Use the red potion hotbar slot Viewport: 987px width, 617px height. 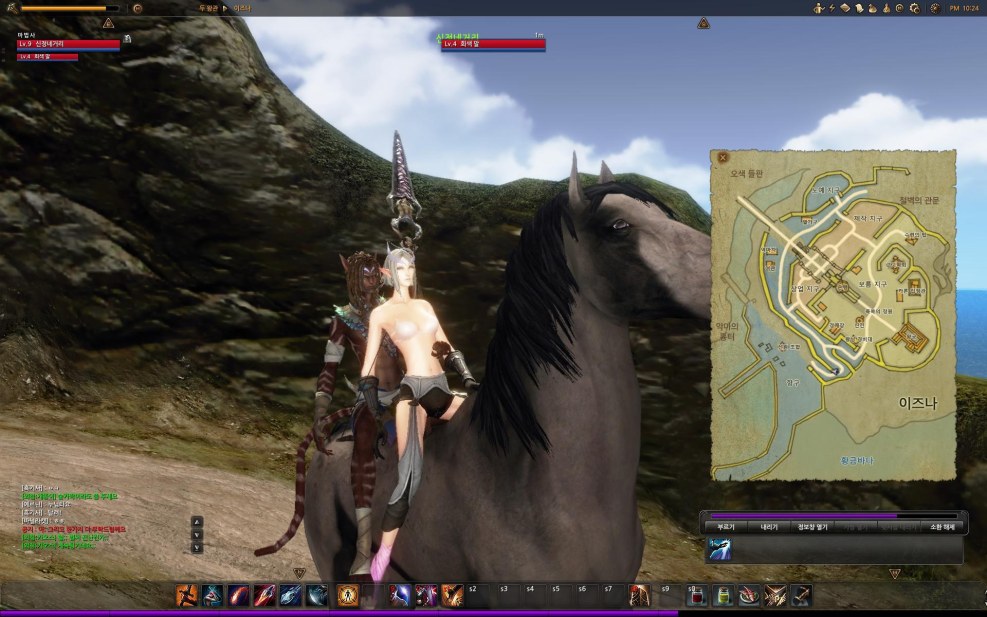[696, 596]
